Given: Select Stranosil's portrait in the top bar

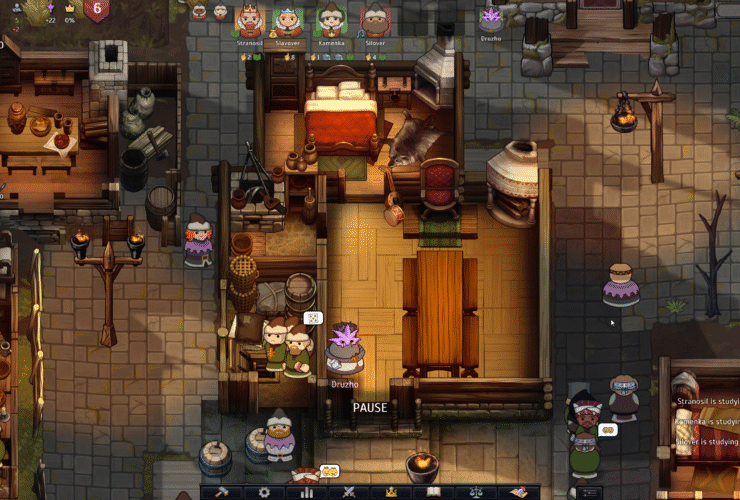Looking at the screenshot, I should [249, 20].
